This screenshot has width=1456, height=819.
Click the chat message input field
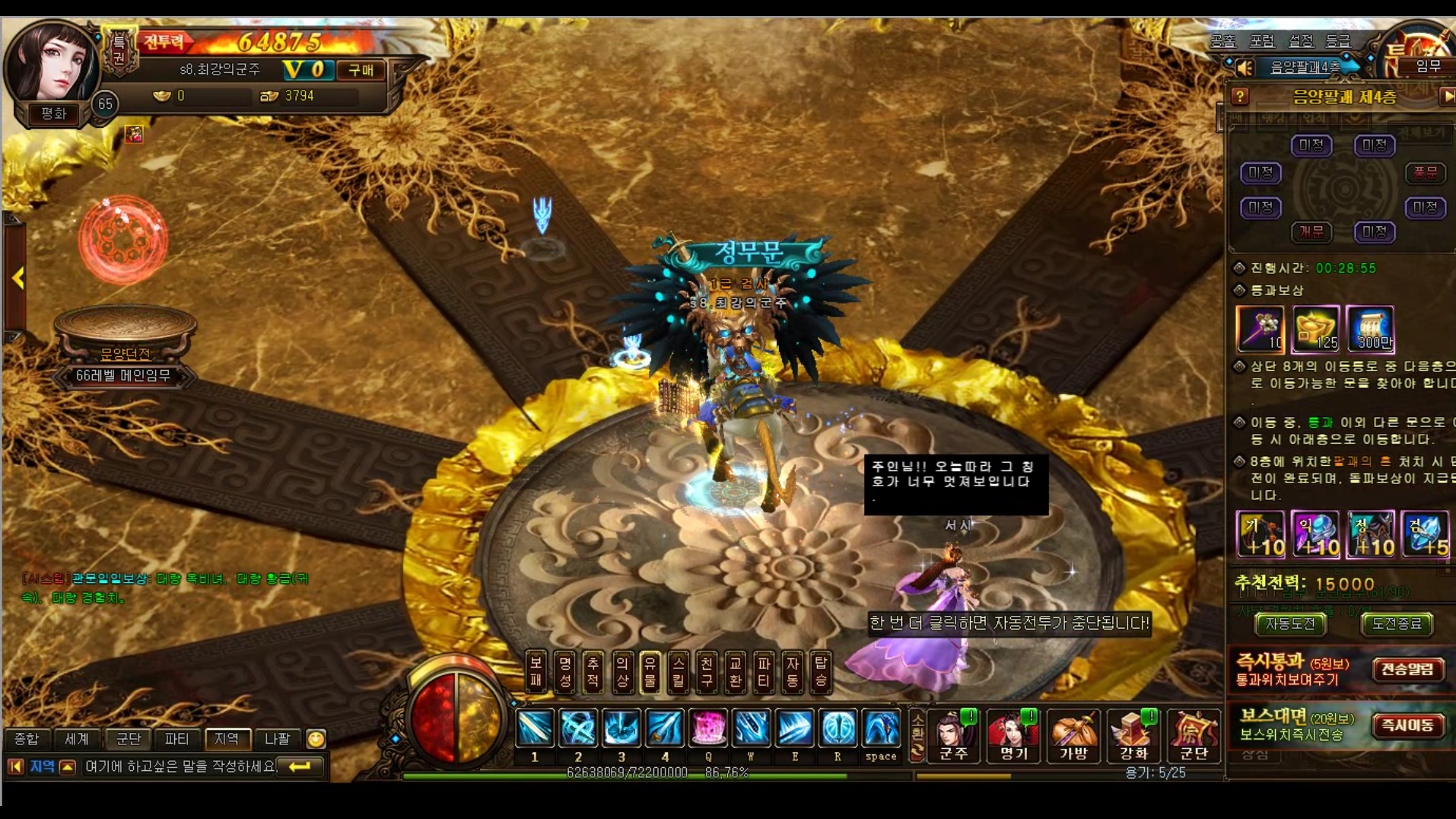click(180, 766)
